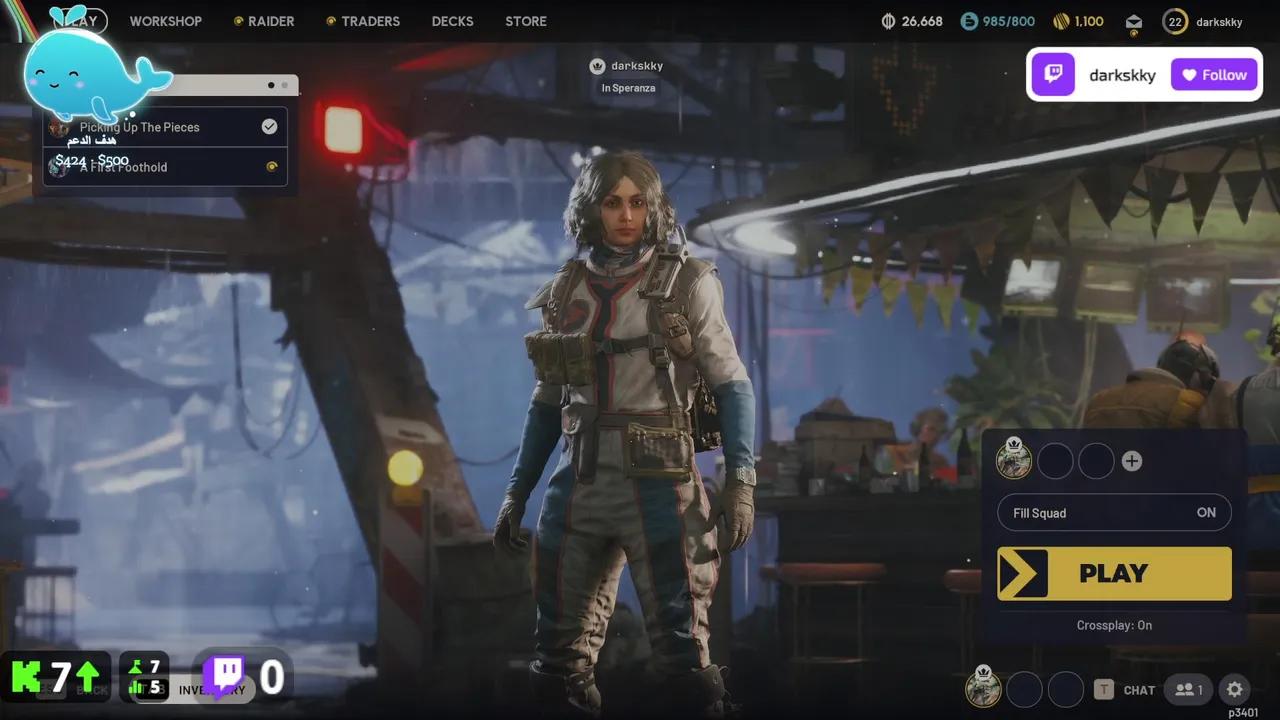Click the 985/800 capacity indicator

pyautogui.click(x=998, y=20)
